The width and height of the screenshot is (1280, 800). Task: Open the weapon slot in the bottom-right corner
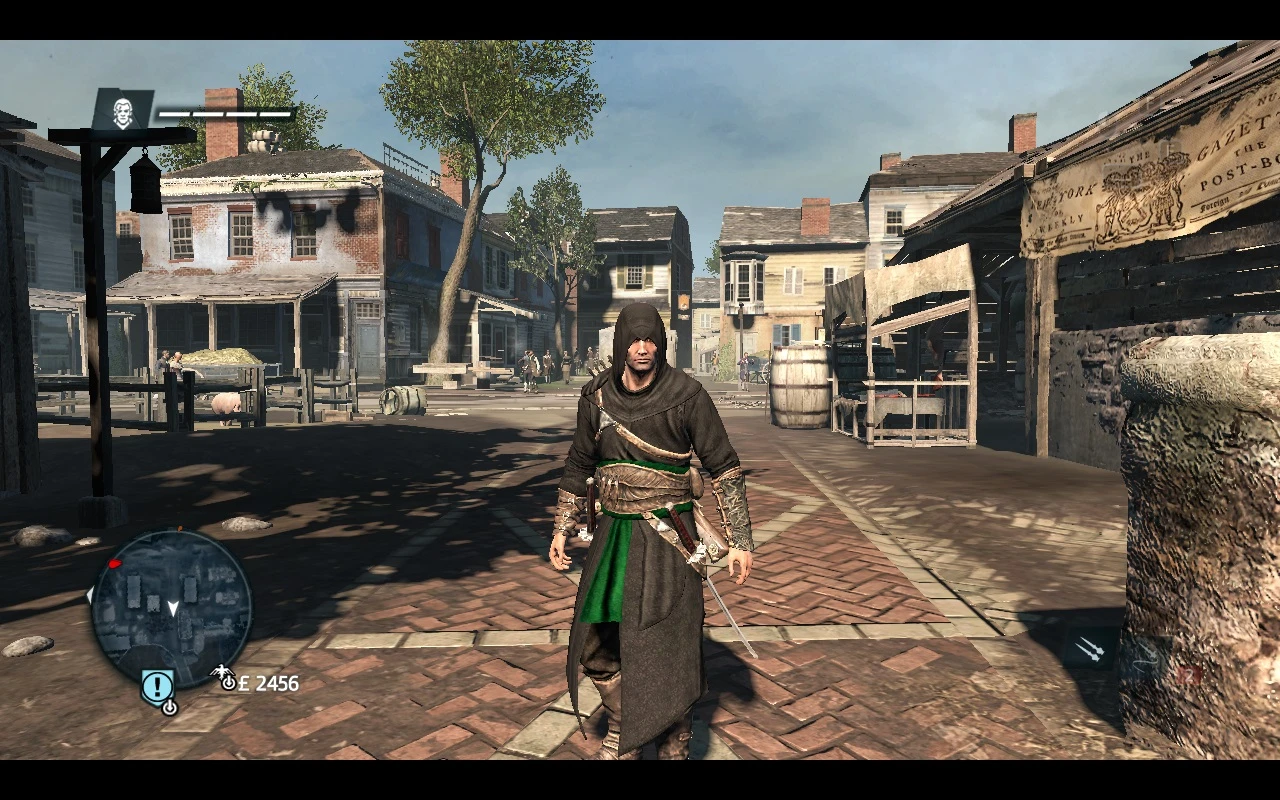click(1150, 655)
